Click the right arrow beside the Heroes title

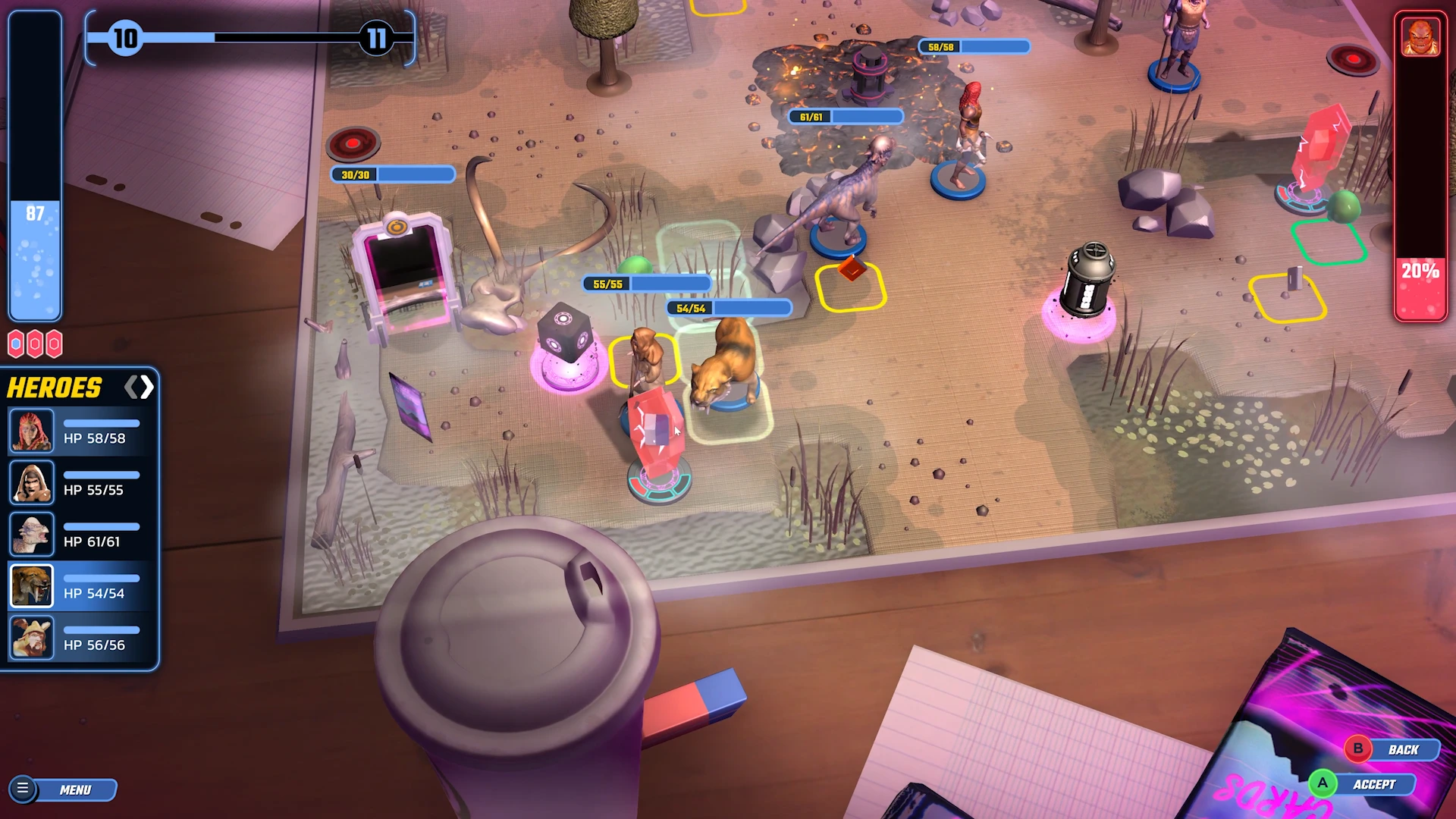point(147,388)
